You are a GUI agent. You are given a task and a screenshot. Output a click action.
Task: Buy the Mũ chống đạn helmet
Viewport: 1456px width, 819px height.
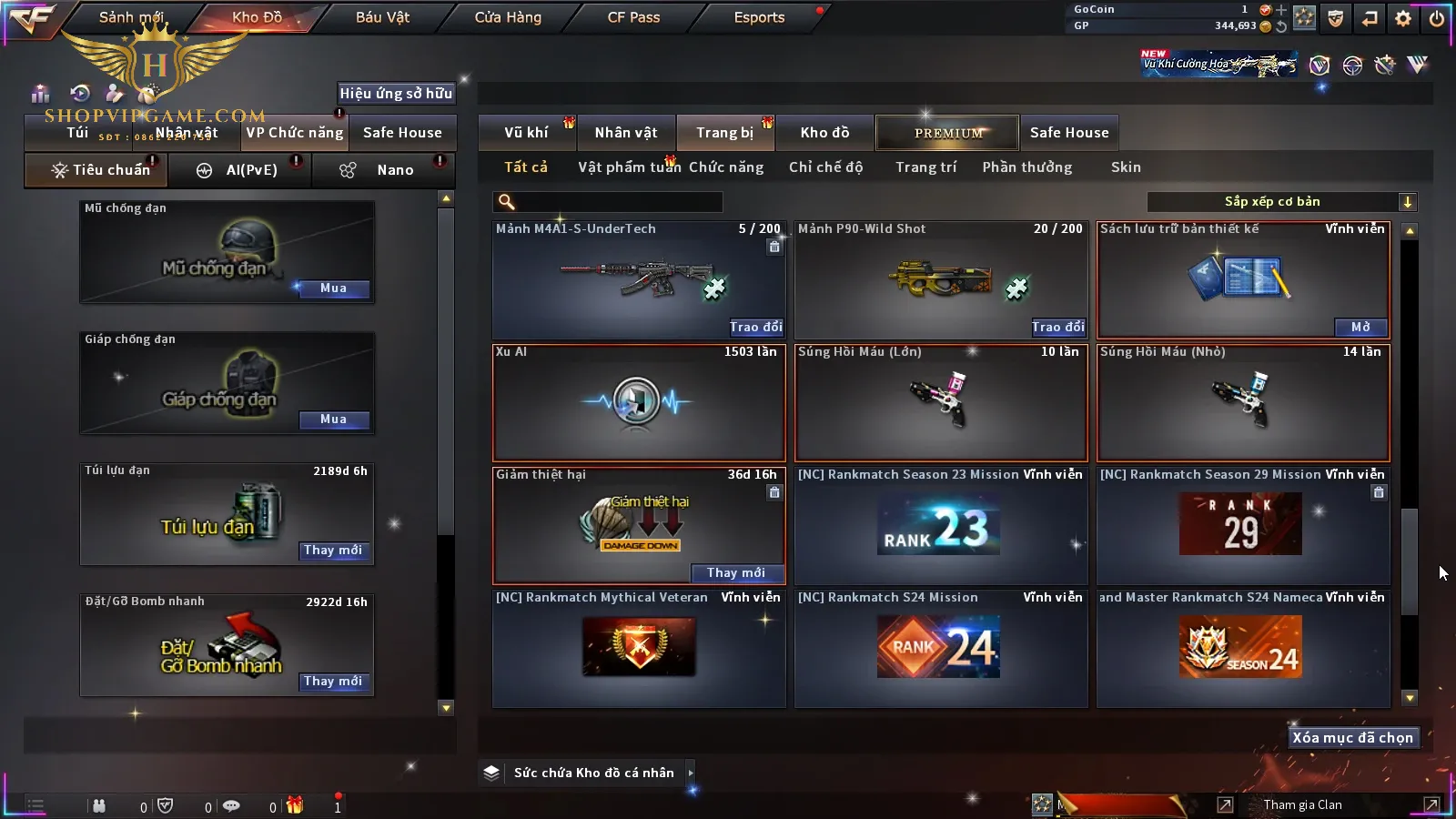tap(333, 288)
